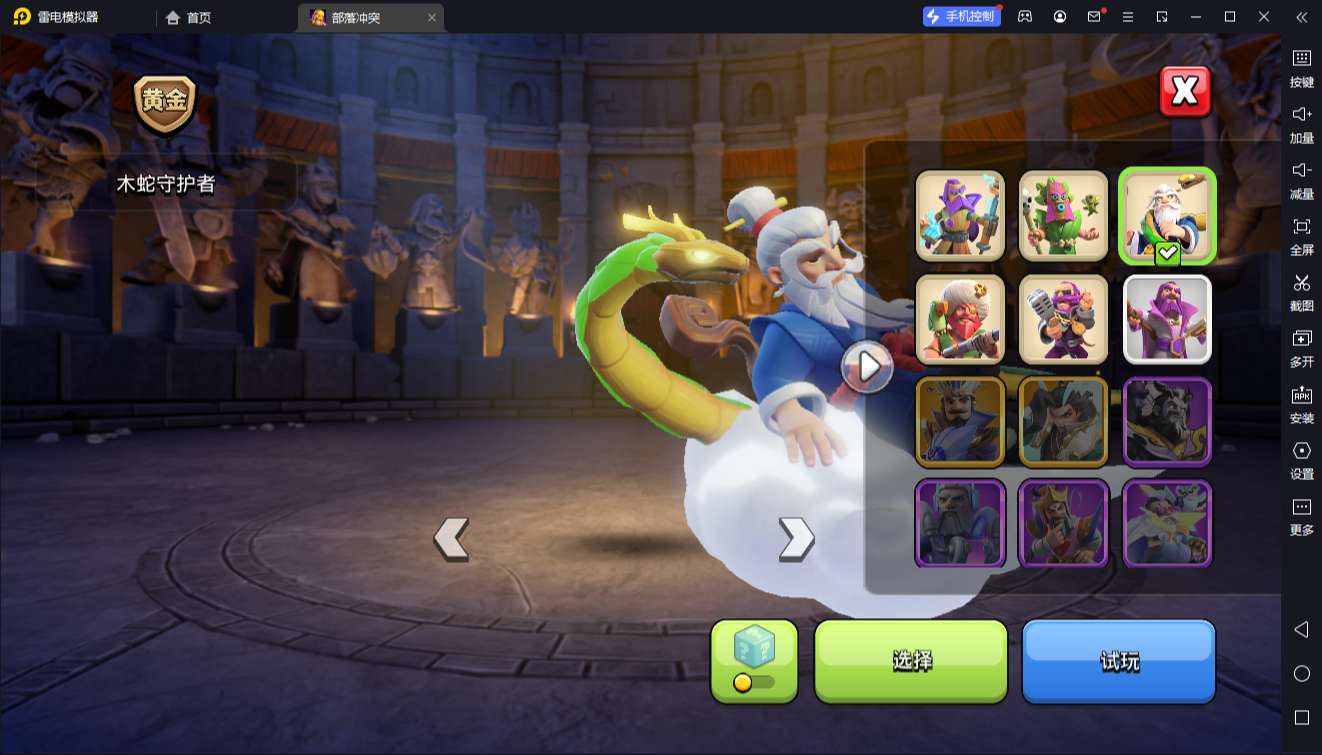Click the blue 试玩 trial button

[1118, 660]
